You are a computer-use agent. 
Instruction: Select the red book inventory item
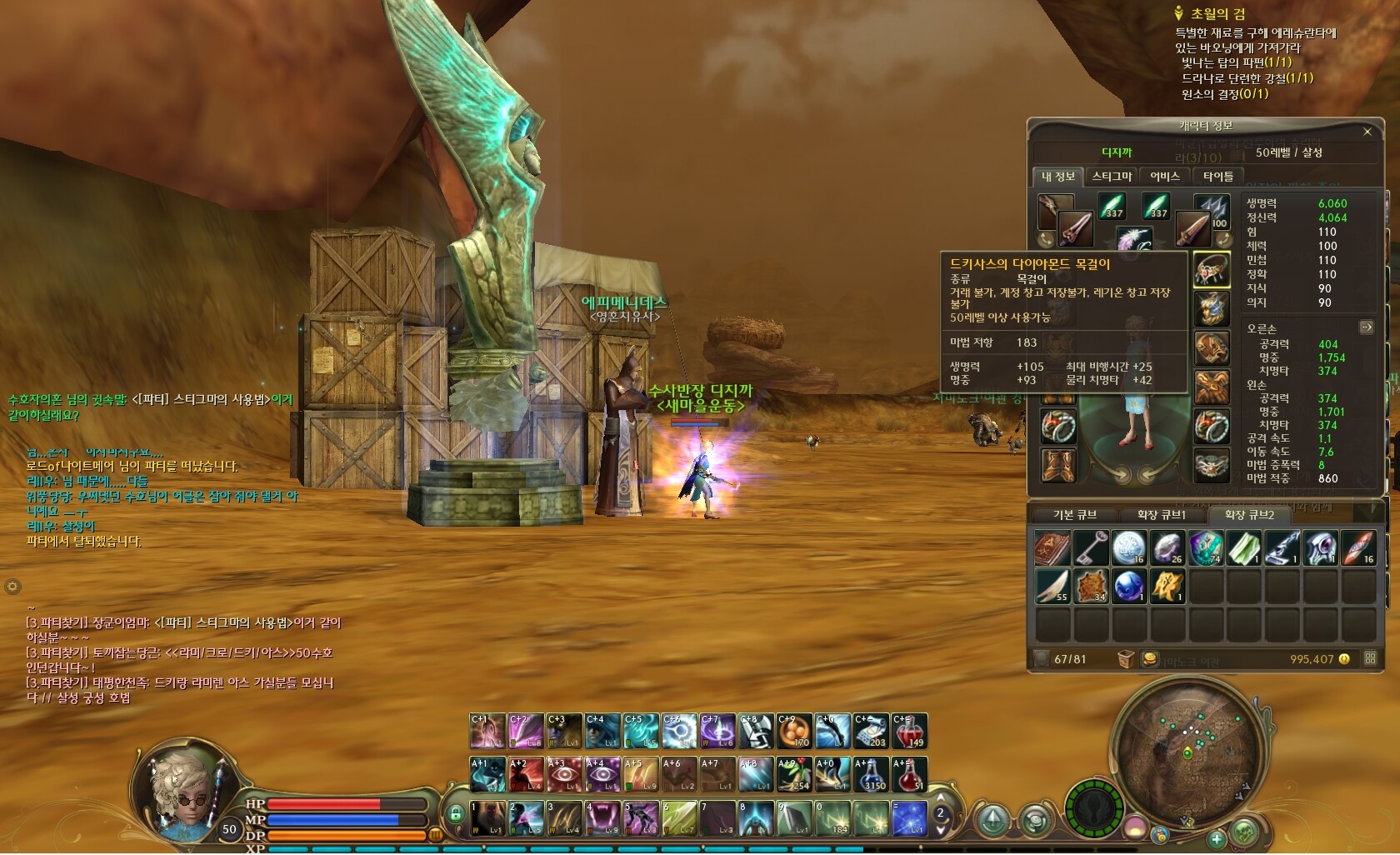click(1052, 548)
